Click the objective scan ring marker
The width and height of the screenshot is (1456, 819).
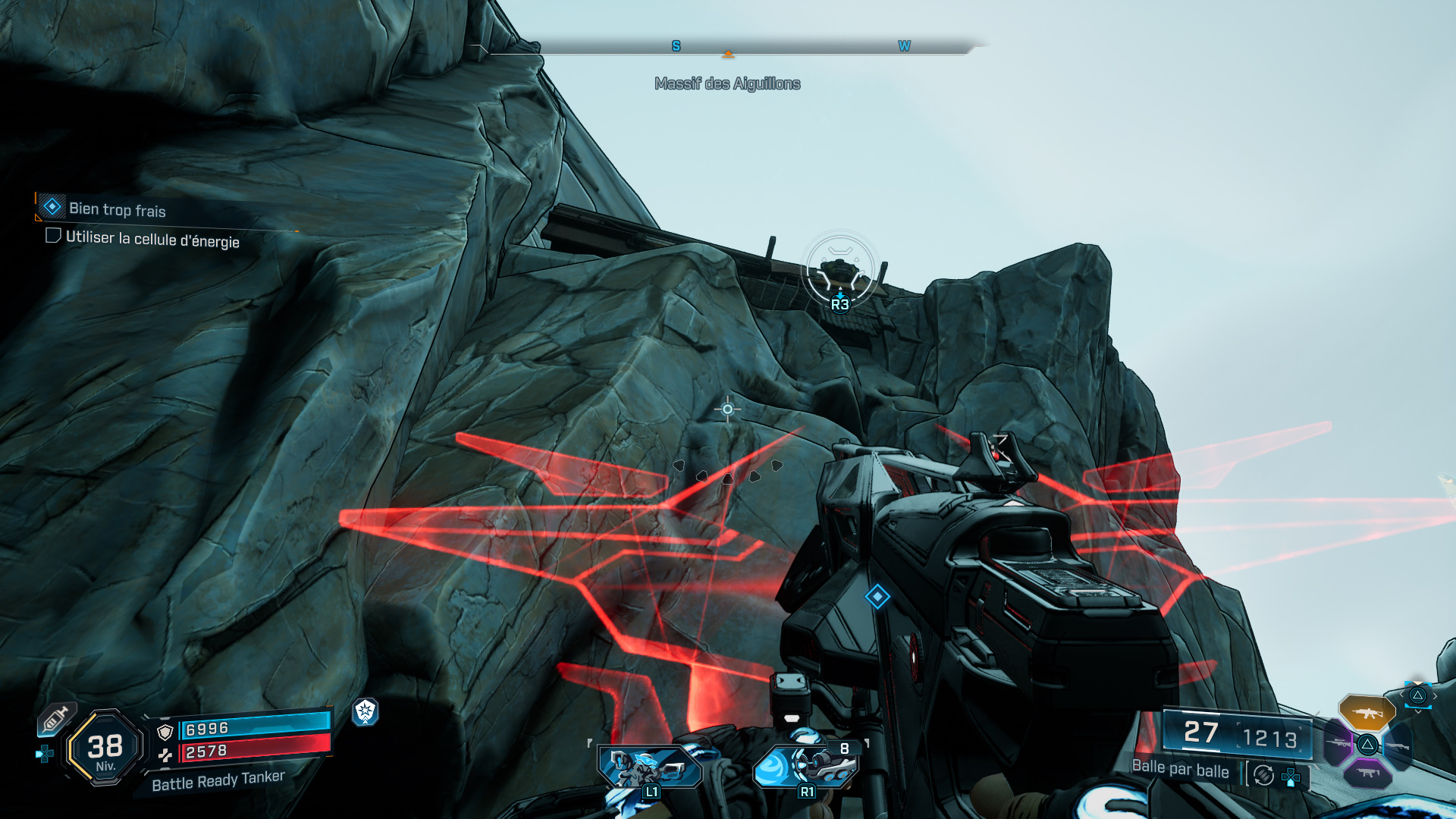839,271
